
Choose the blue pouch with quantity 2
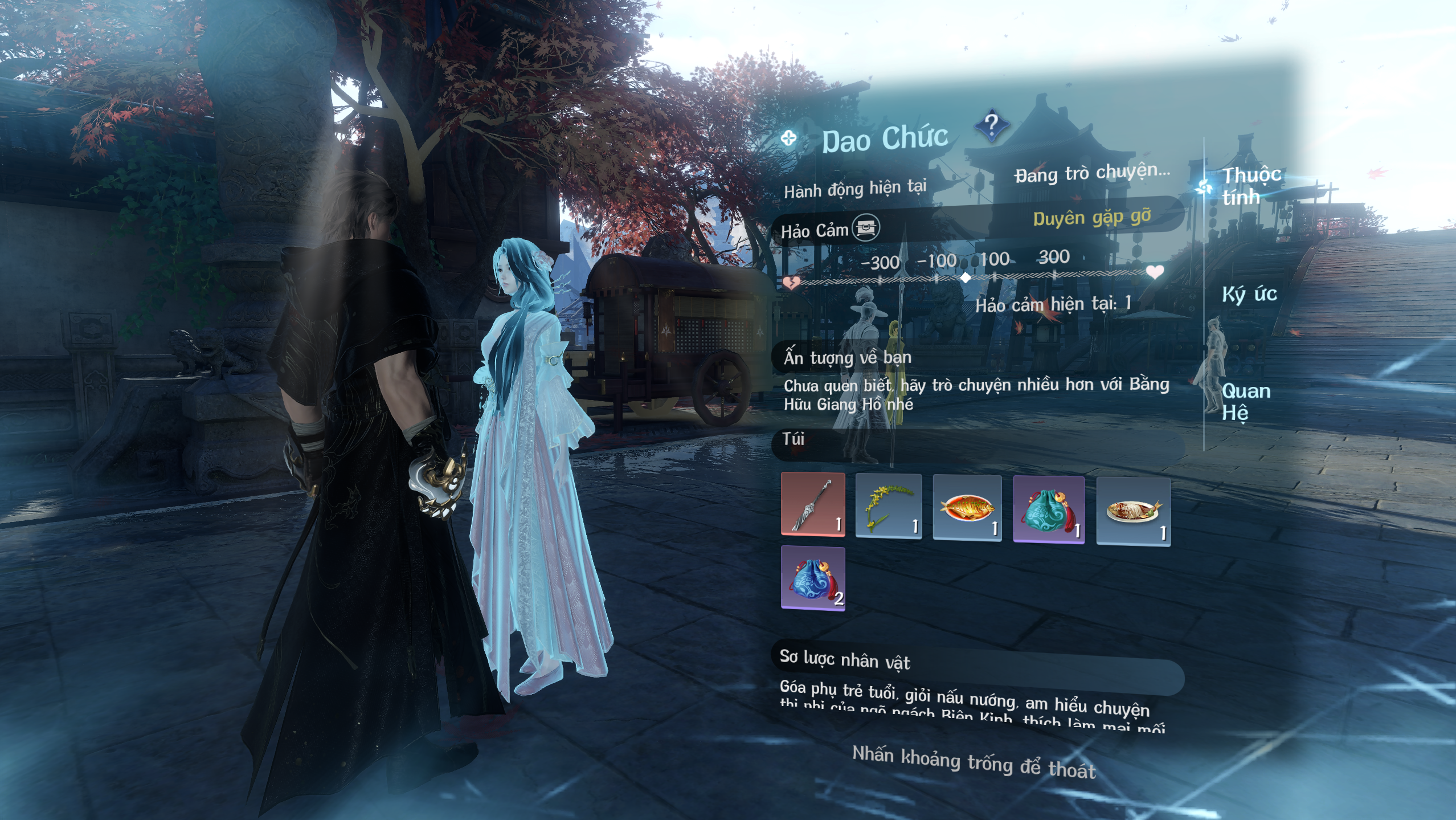tap(813, 578)
